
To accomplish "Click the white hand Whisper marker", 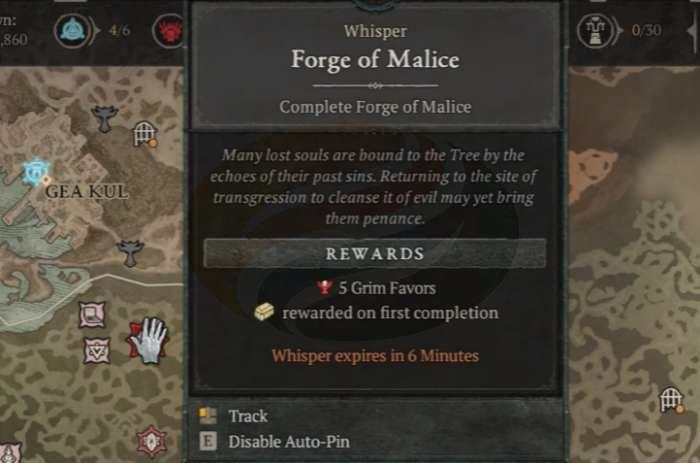I will (150, 340).
